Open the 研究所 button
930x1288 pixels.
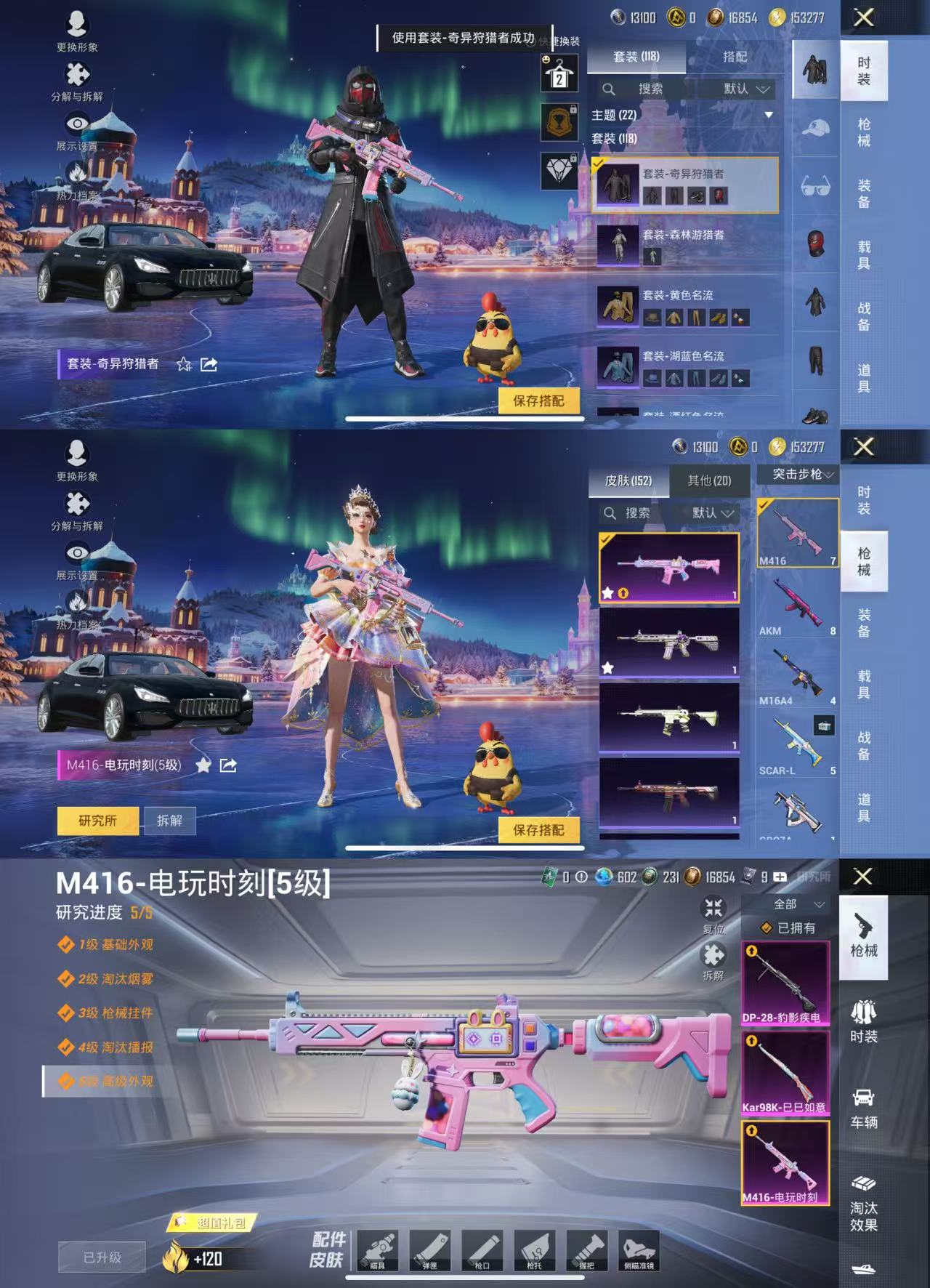100,818
